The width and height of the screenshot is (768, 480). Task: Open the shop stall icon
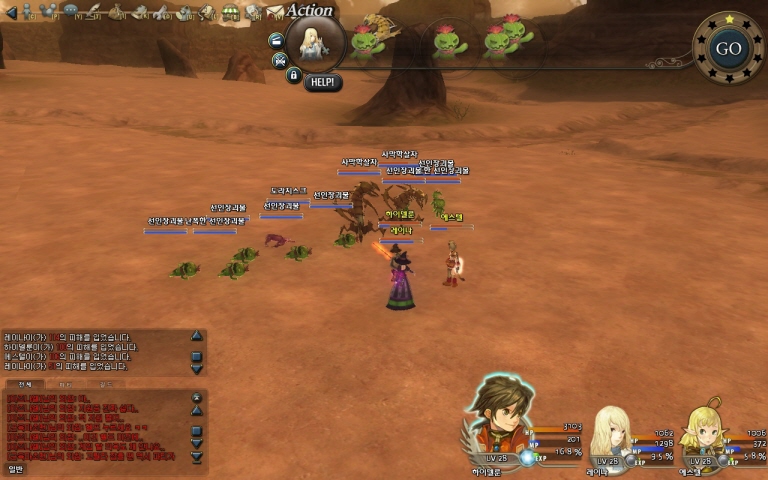coord(230,12)
